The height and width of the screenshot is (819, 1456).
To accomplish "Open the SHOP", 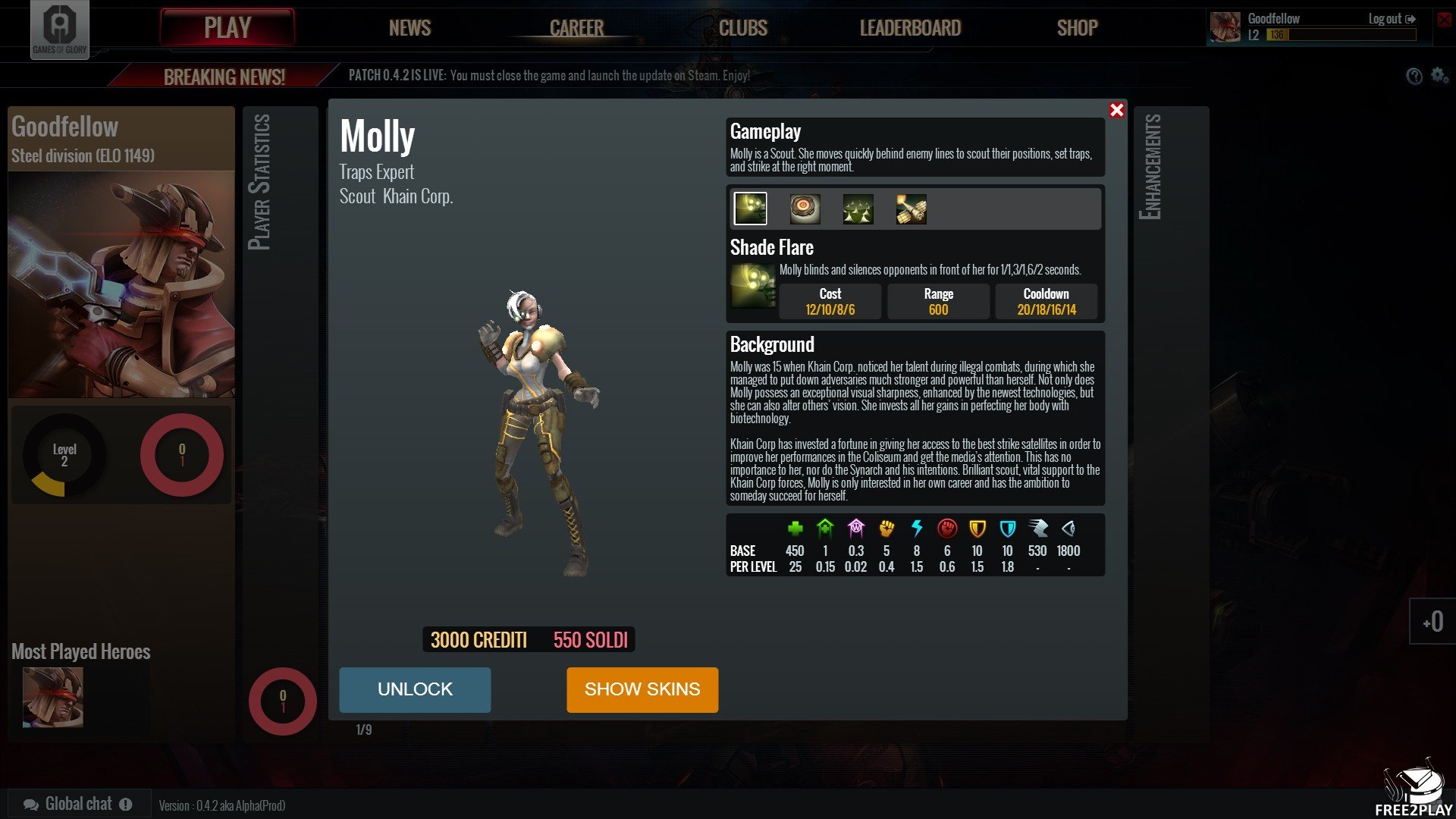I will (x=1077, y=28).
